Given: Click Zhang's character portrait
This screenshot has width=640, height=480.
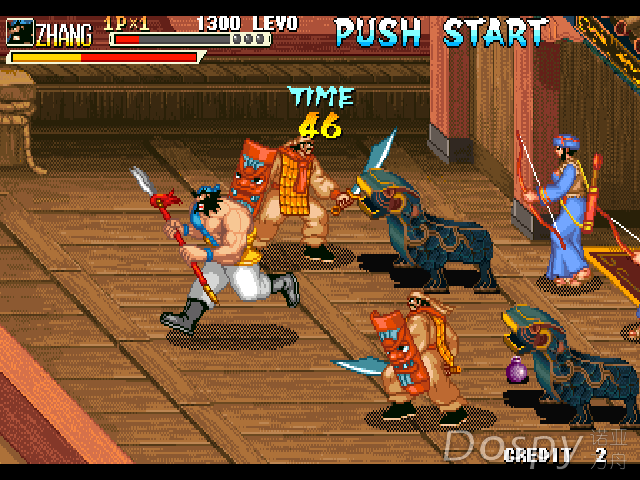Looking at the screenshot, I should [x=20, y=31].
